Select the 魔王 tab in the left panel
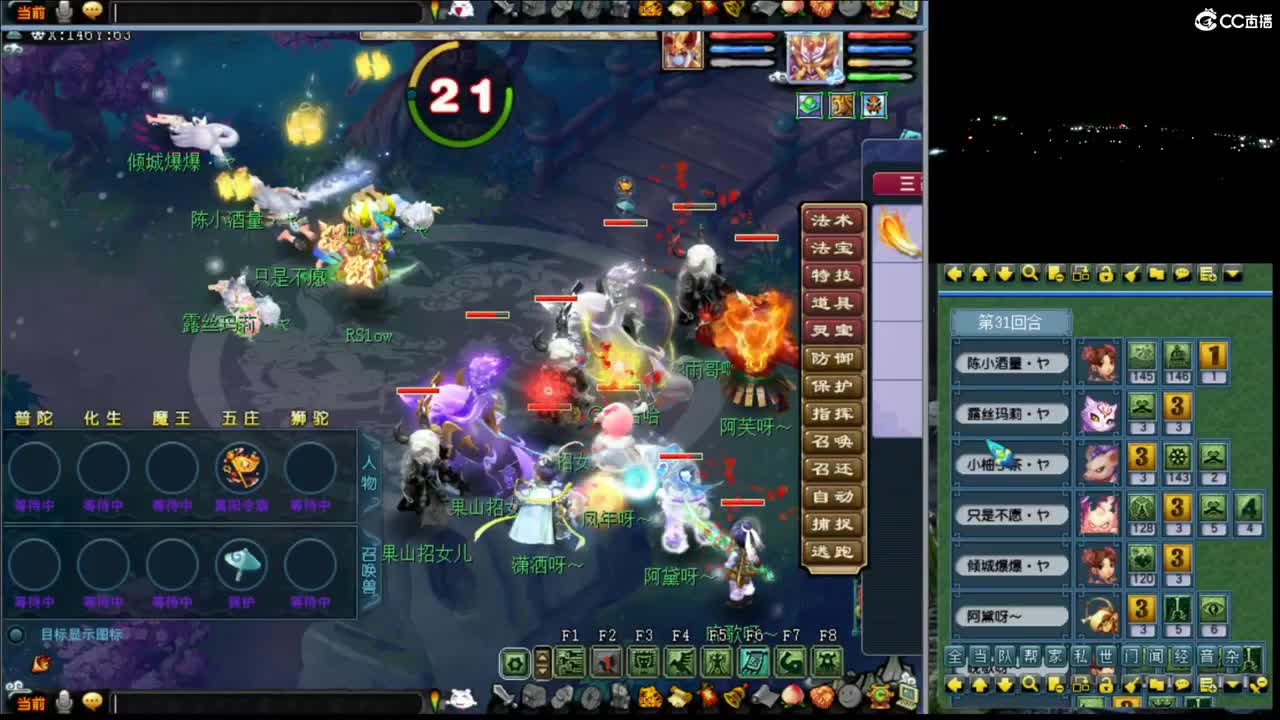The image size is (1280, 720). tap(170, 419)
